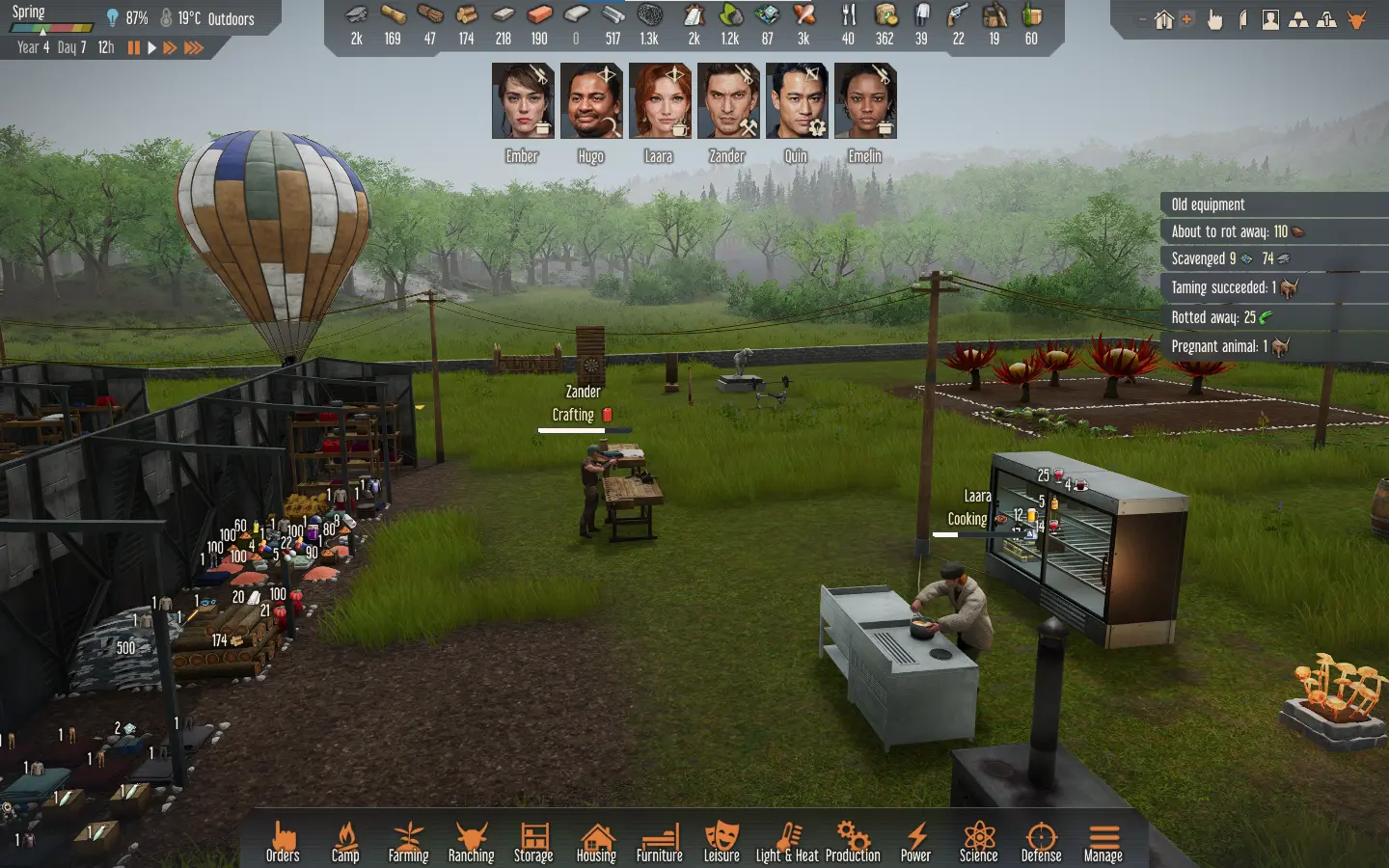This screenshot has height=868, width=1389.
Task: Pause the game with the pause button
Action: [x=133, y=47]
